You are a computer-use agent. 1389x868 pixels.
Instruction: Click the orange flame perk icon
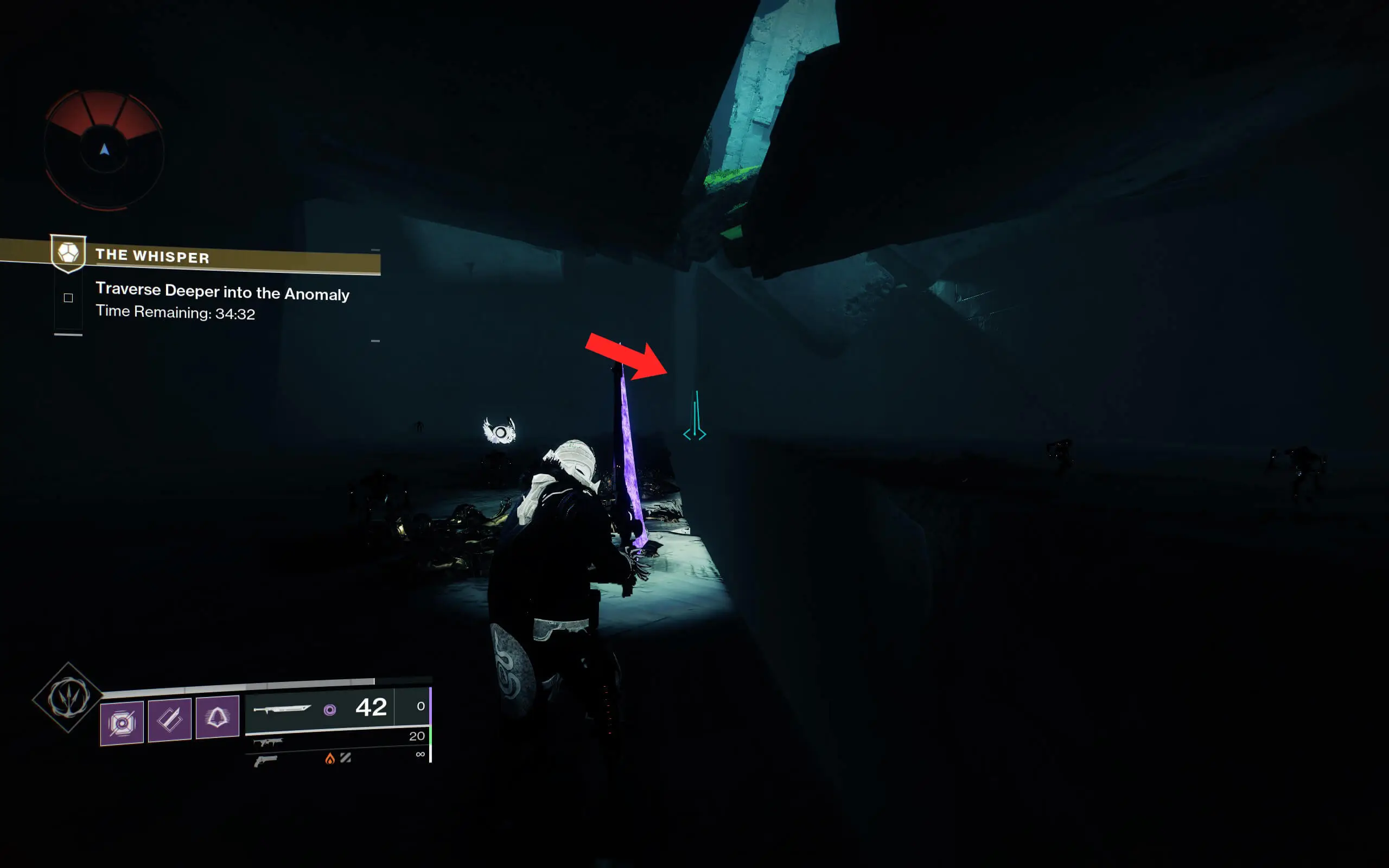(x=329, y=759)
